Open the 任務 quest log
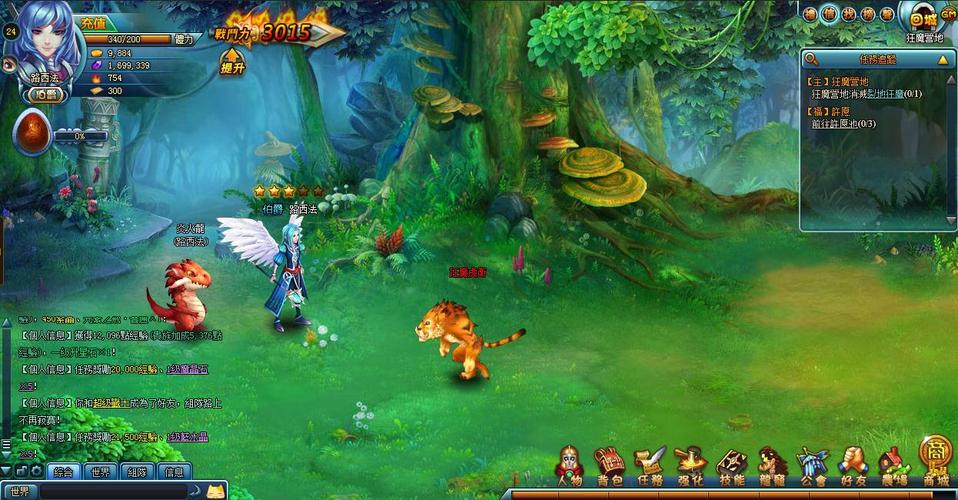This screenshot has width=958, height=500. coord(650,467)
